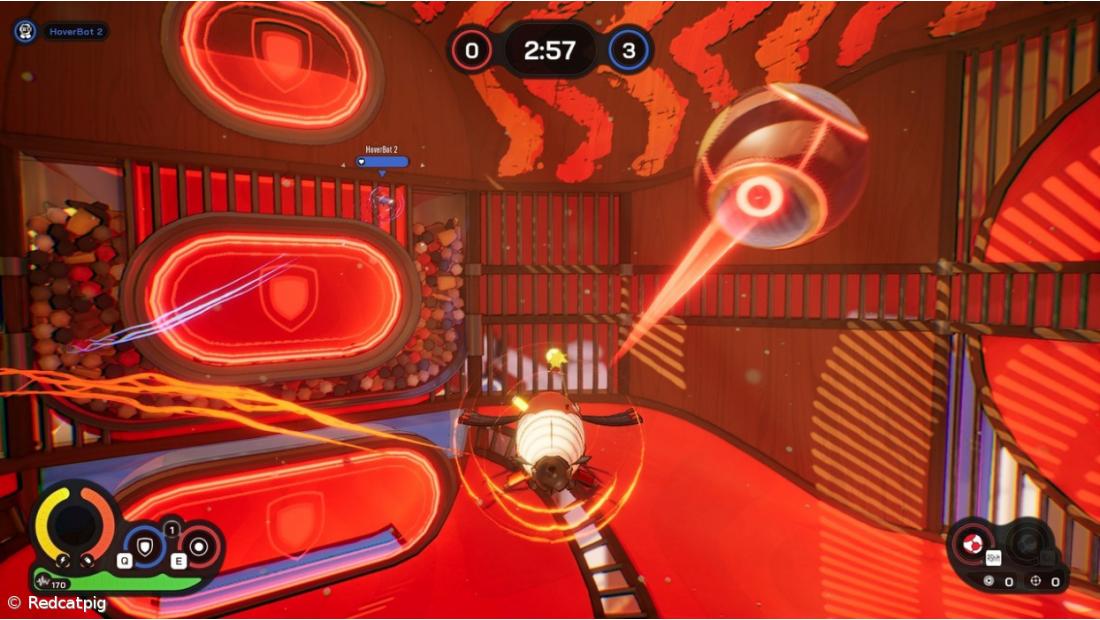Activate the red ring ability icon
This screenshot has width=1100, height=620.
click(198, 545)
